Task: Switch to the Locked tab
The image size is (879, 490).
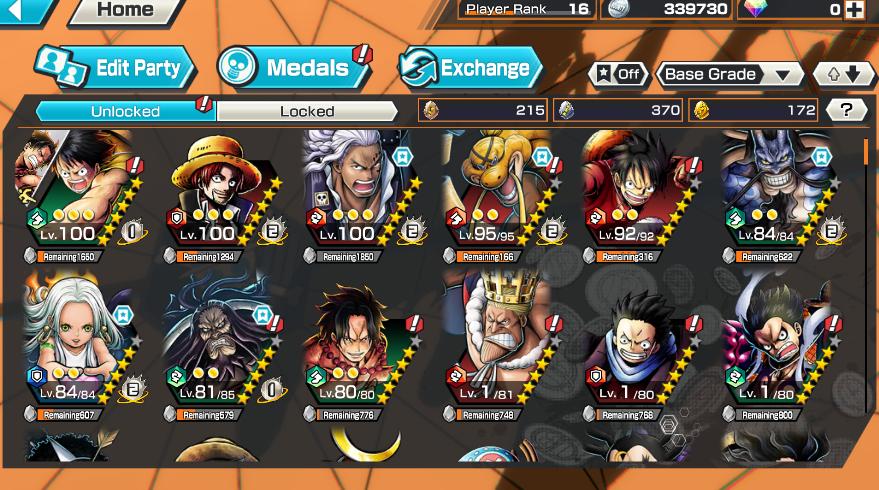Action: point(307,111)
